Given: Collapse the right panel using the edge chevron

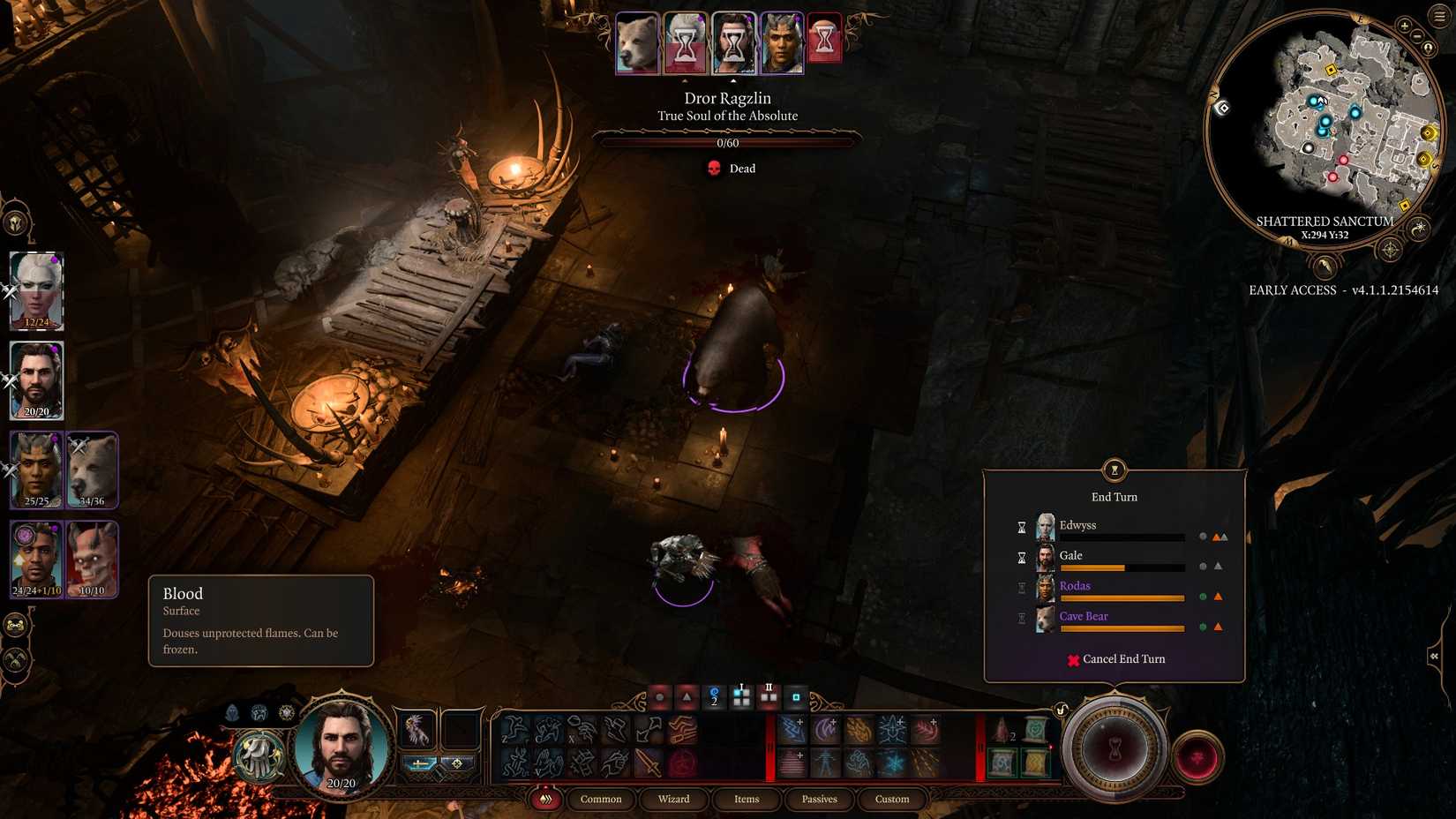Looking at the screenshot, I should pos(1432,656).
